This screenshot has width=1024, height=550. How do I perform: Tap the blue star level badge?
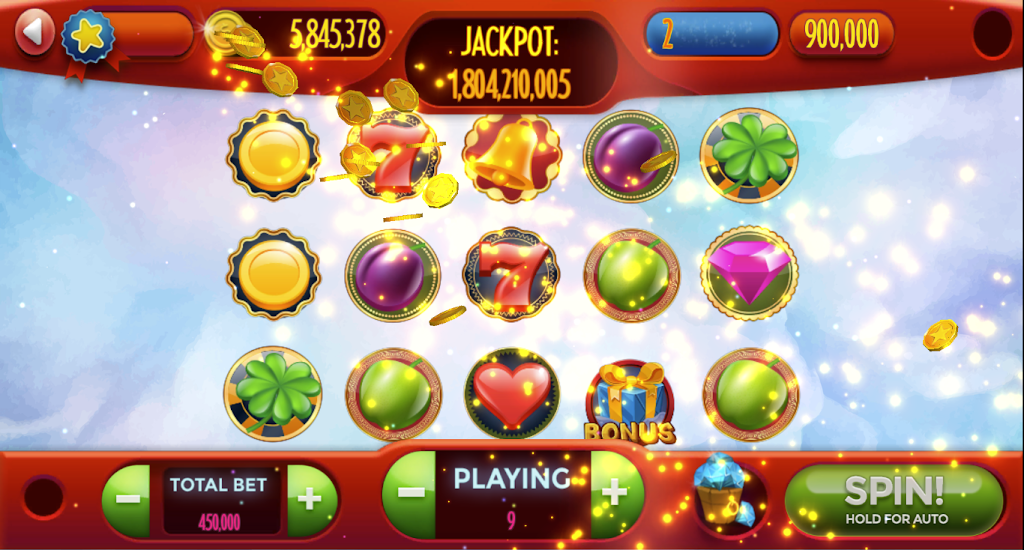86,35
